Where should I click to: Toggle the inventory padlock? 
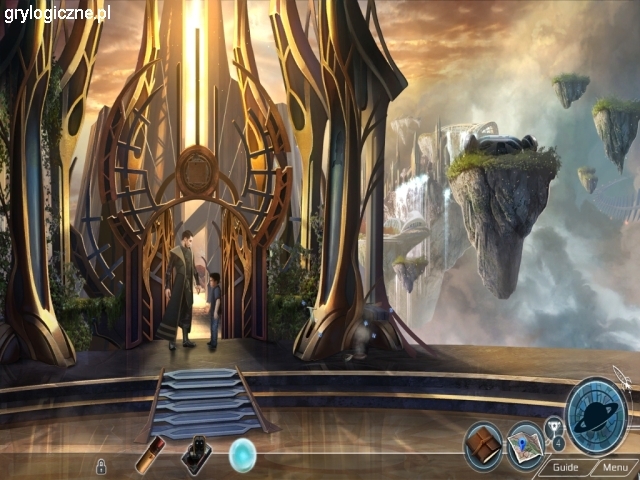[101, 465]
